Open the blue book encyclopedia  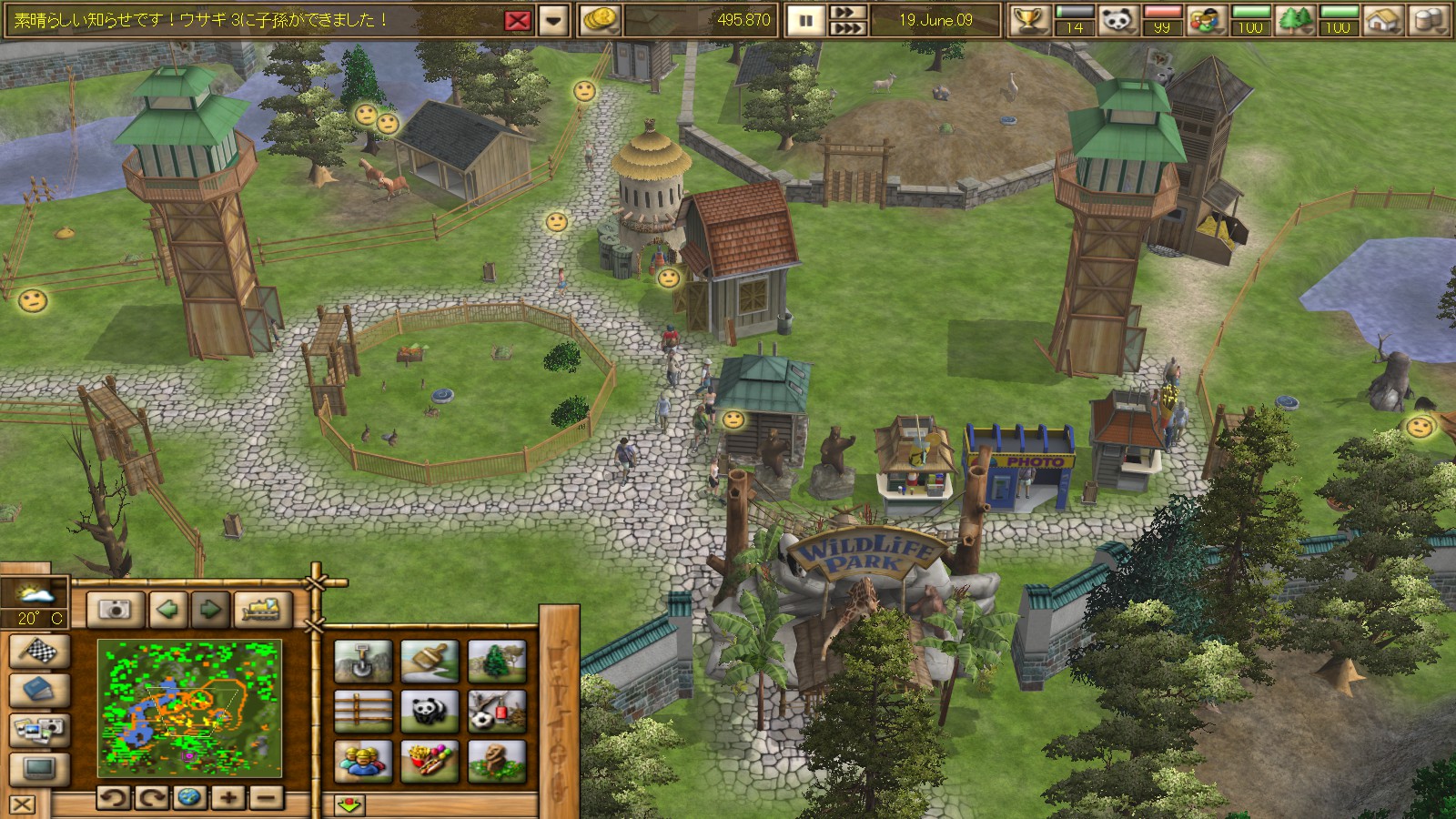point(39,690)
